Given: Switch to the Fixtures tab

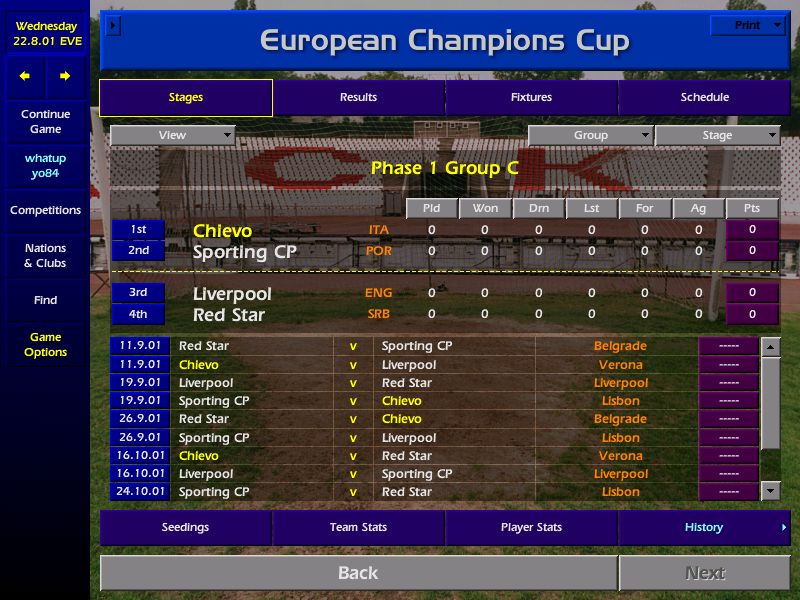Looking at the screenshot, I should pos(531,98).
